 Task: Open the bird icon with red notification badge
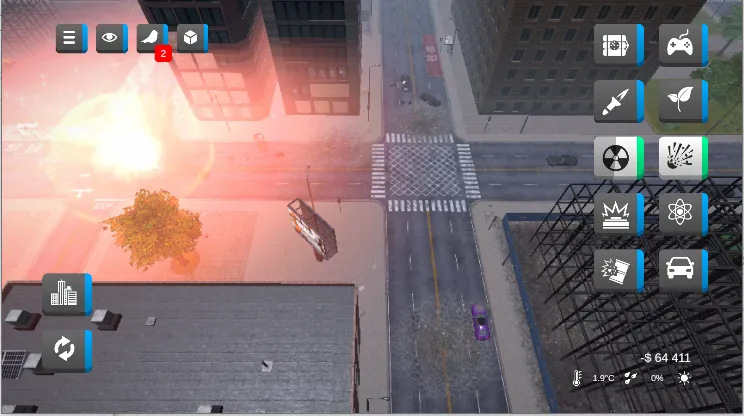(x=151, y=39)
